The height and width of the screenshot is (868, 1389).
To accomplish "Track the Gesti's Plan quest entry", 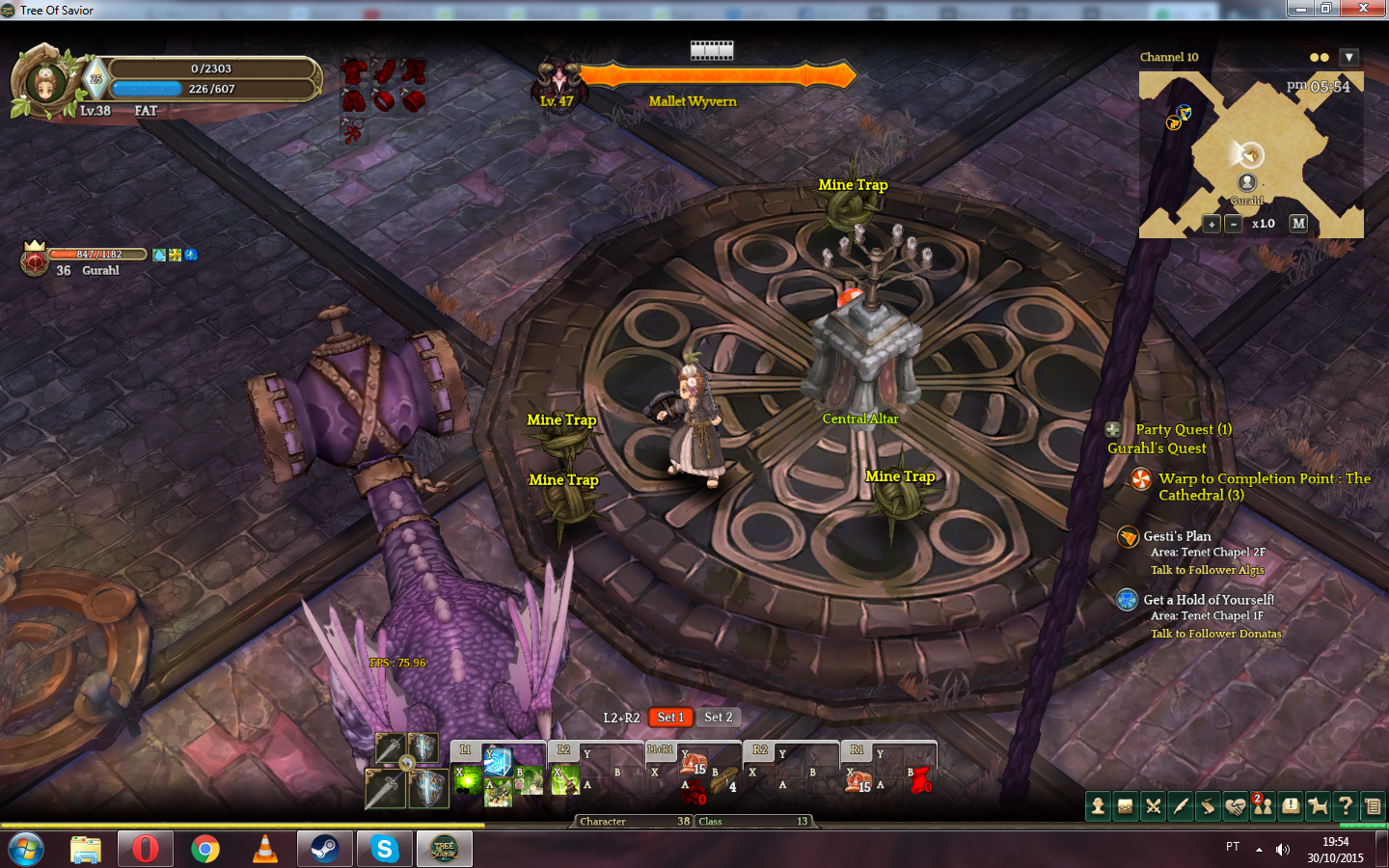I will click(1177, 536).
